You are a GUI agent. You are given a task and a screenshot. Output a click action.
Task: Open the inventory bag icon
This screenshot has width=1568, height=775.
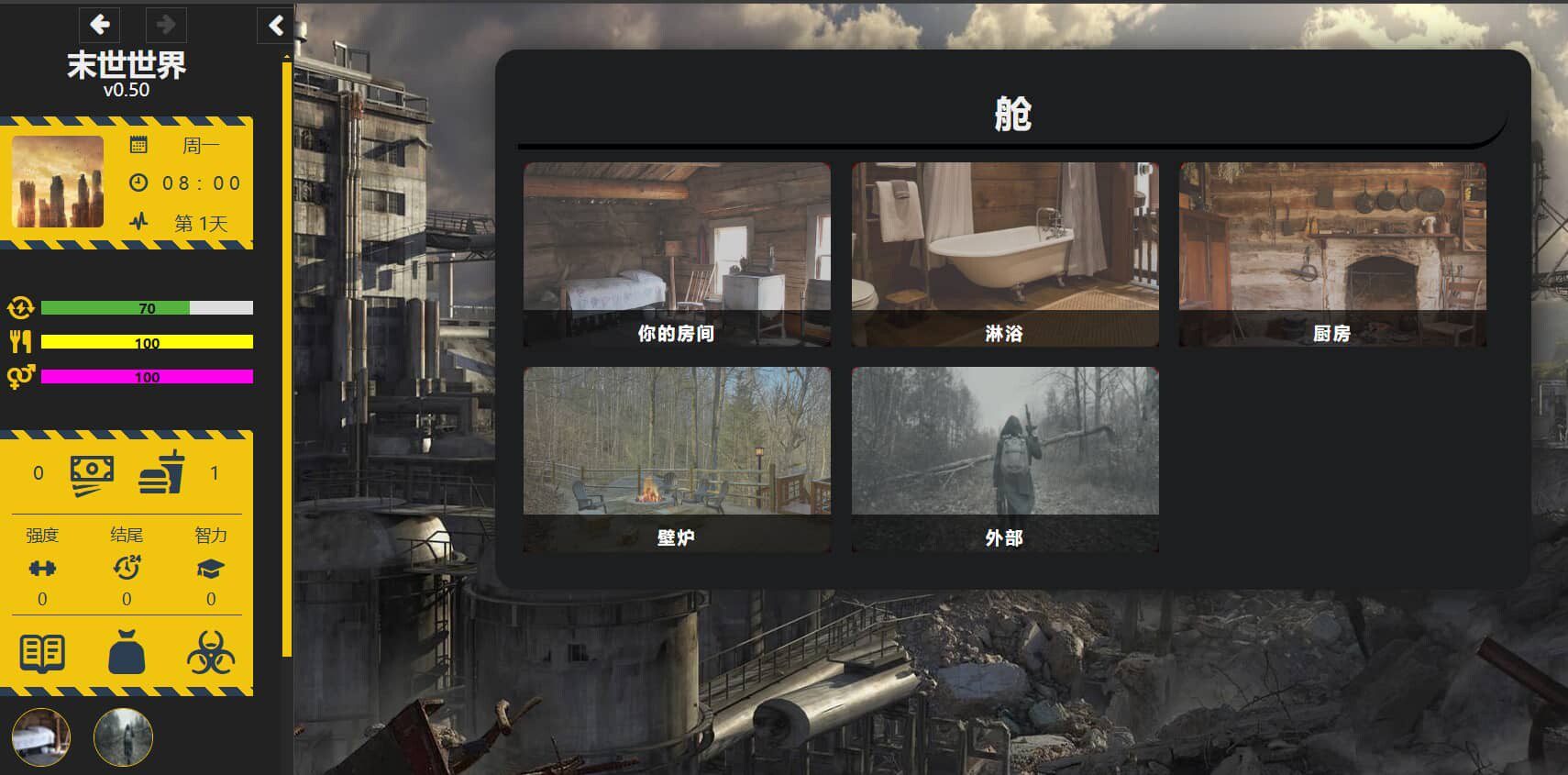click(x=128, y=652)
